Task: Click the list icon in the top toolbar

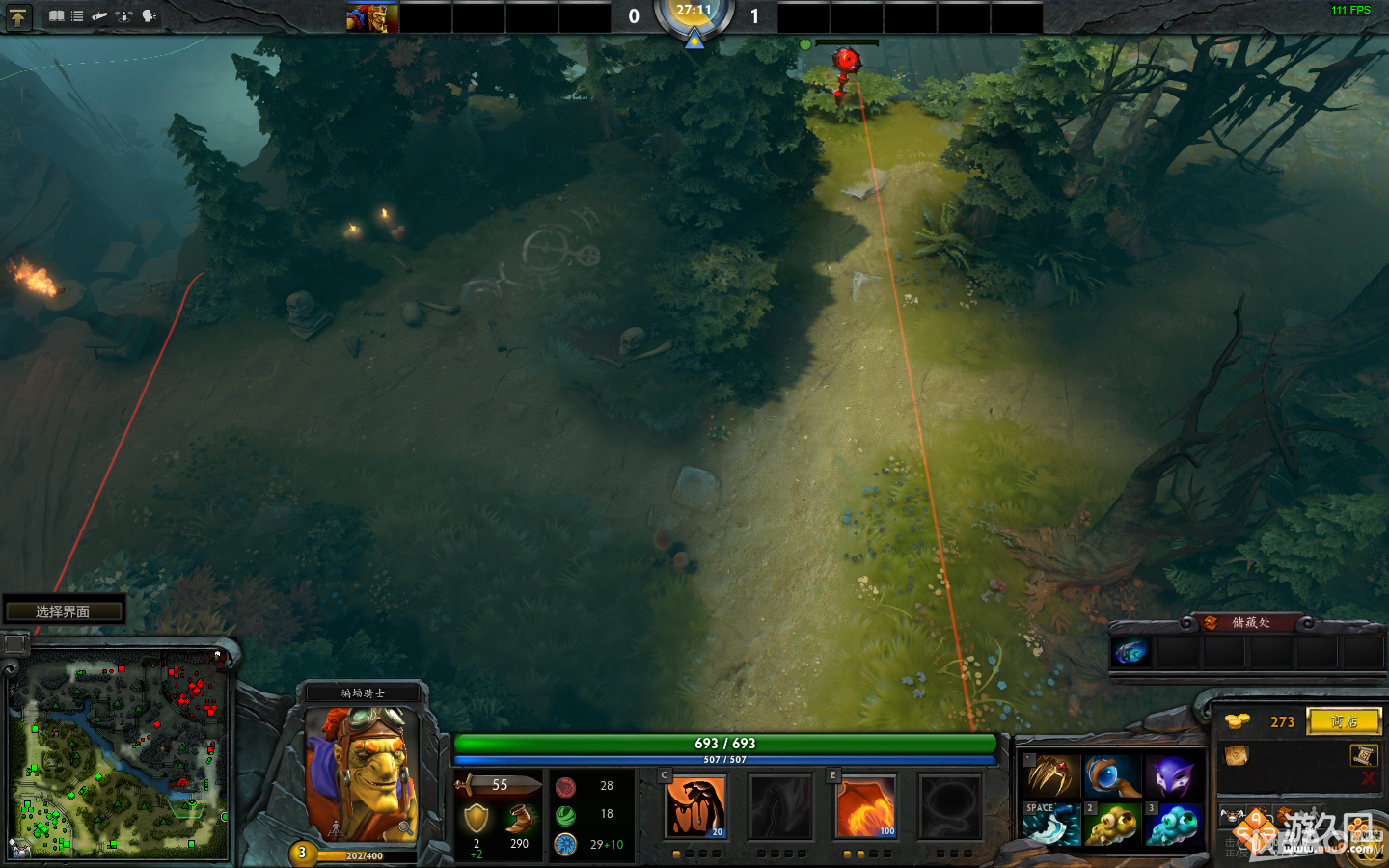Action: click(x=76, y=16)
